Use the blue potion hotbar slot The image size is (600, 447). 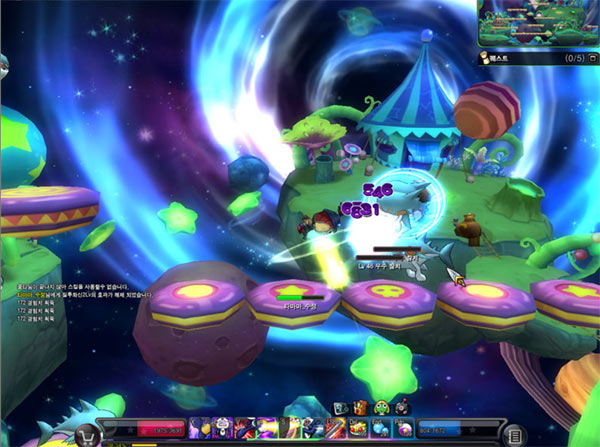381,428
